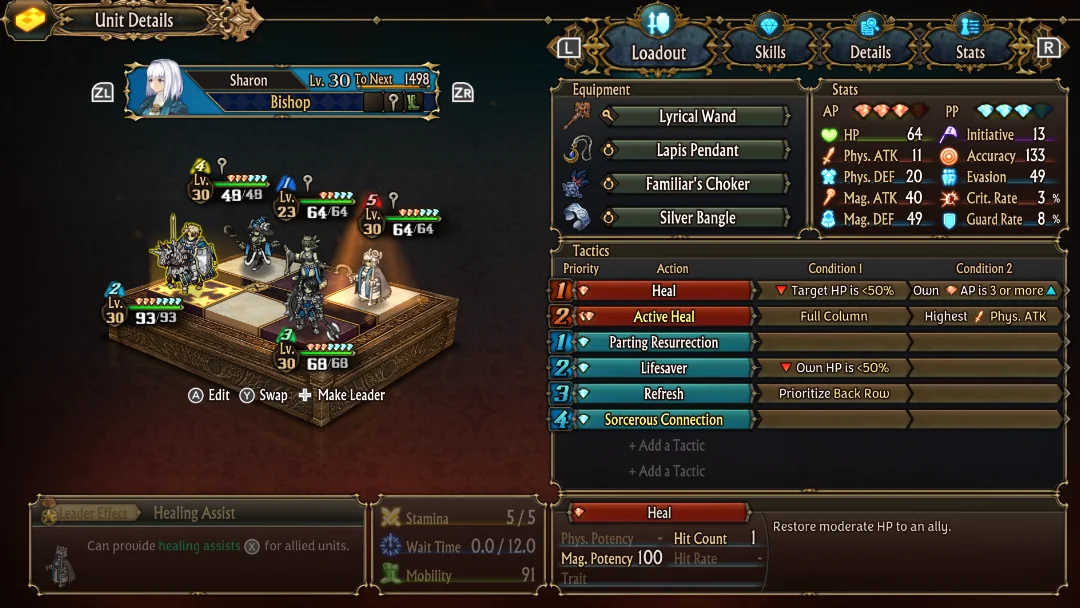Change the Prioritize Back Row condition
Viewport: 1080px width, 608px height.
(833, 394)
